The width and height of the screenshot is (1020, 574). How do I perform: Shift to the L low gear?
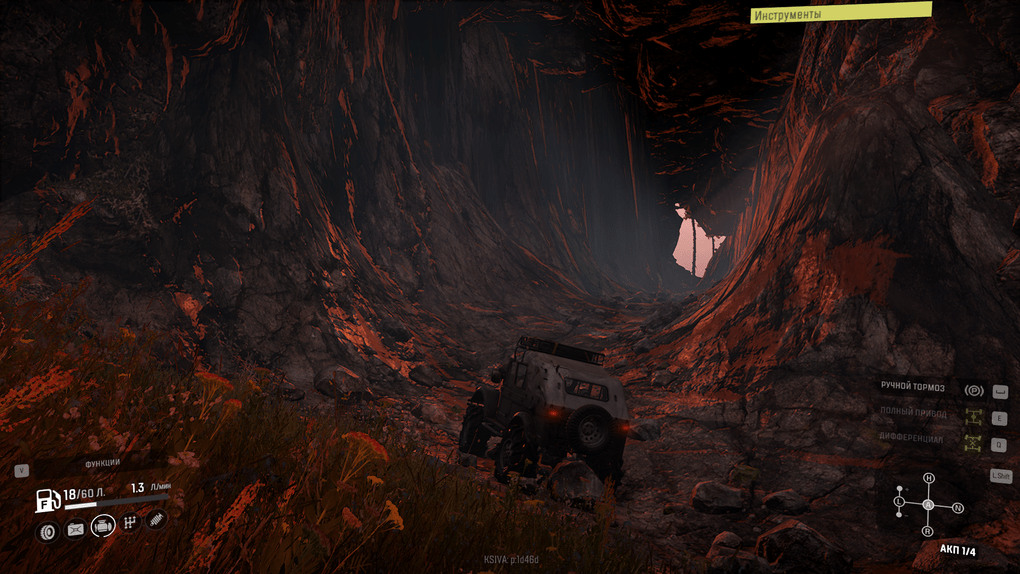[x=900, y=500]
